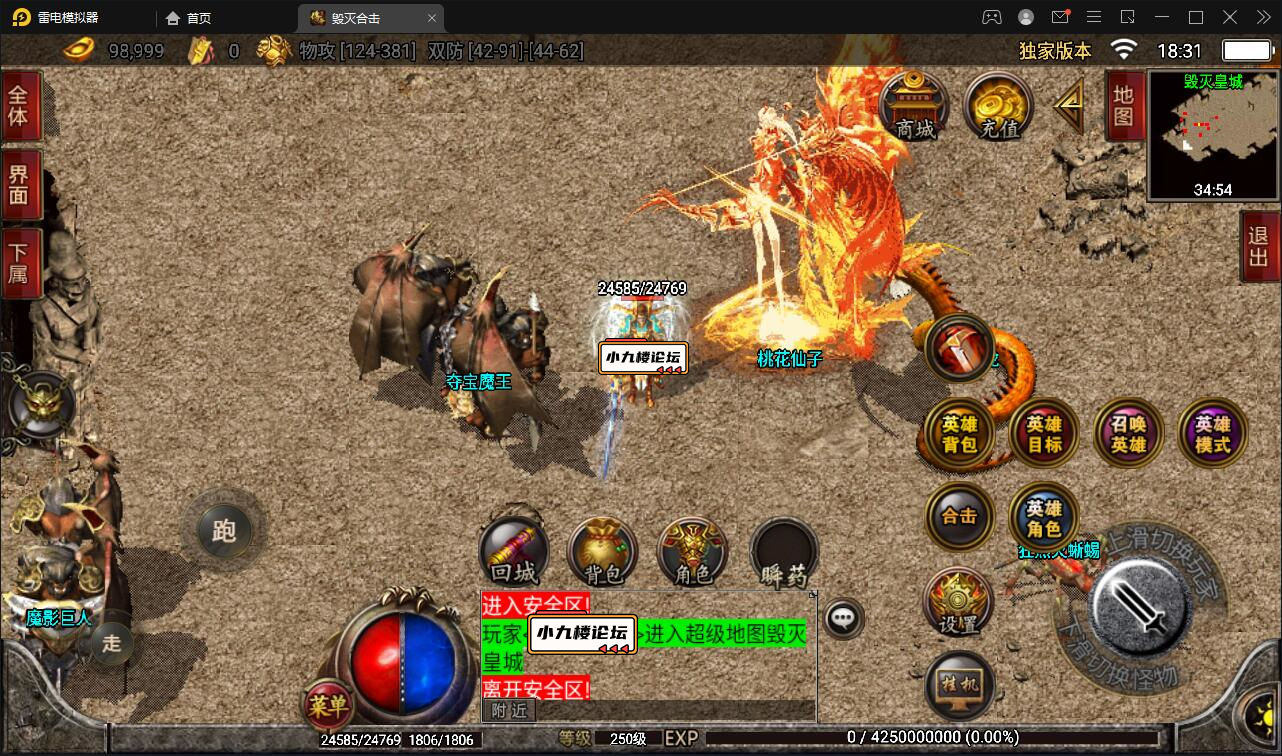The width and height of the screenshot is (1282, 756).
Task: Open the 英雄背包 hero bag
Action: tap(959, 433)
